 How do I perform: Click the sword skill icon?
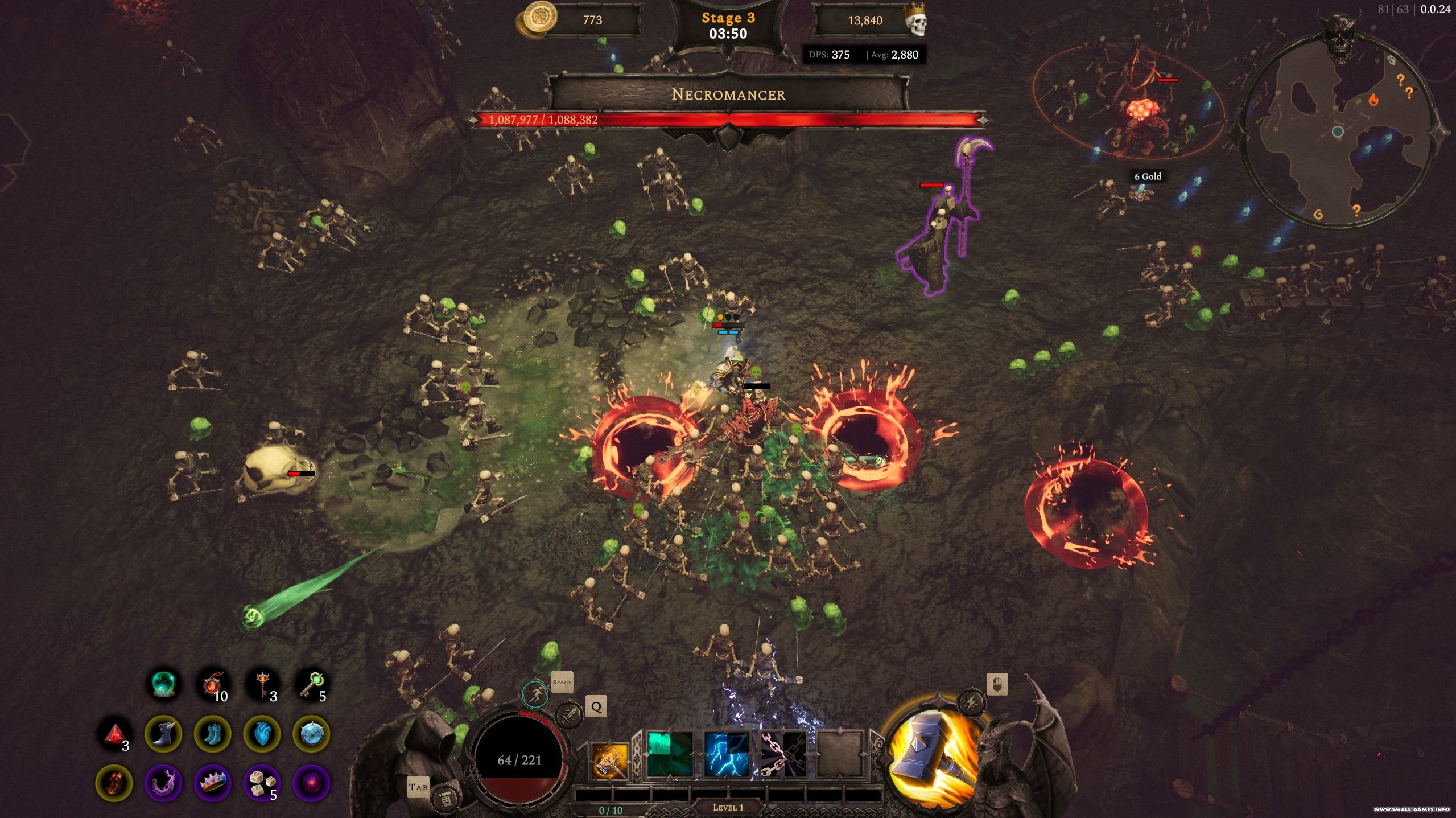tap(568, 715)
